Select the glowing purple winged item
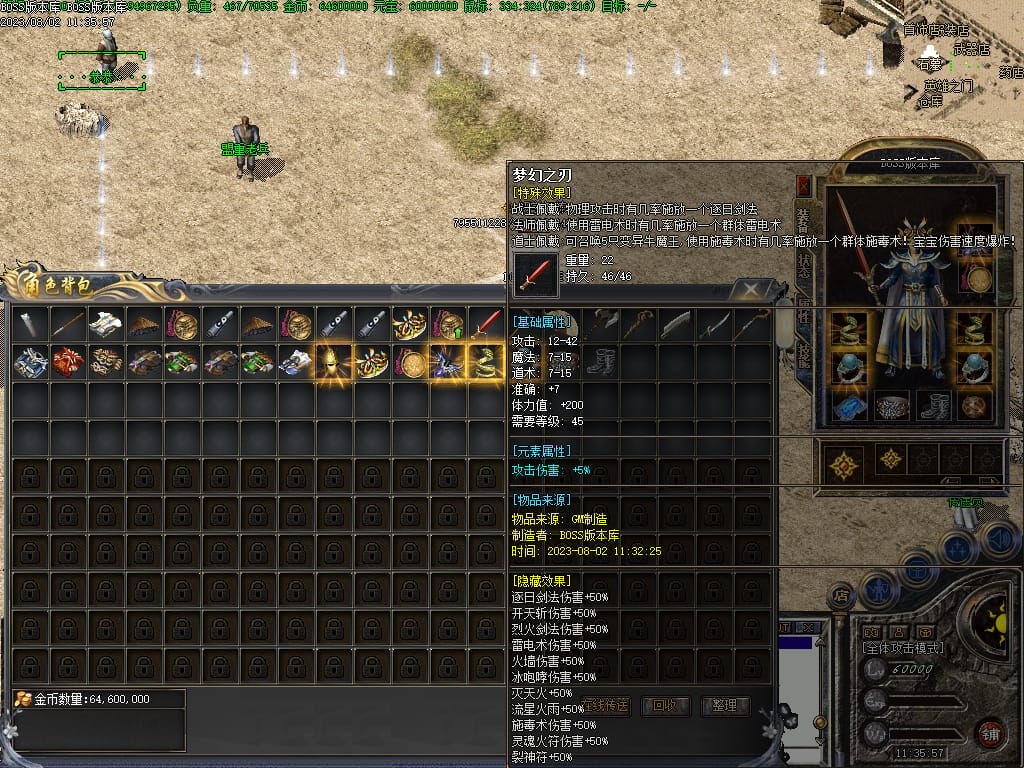This screenshot has width=1024, height=768. [x=447, y=361]
